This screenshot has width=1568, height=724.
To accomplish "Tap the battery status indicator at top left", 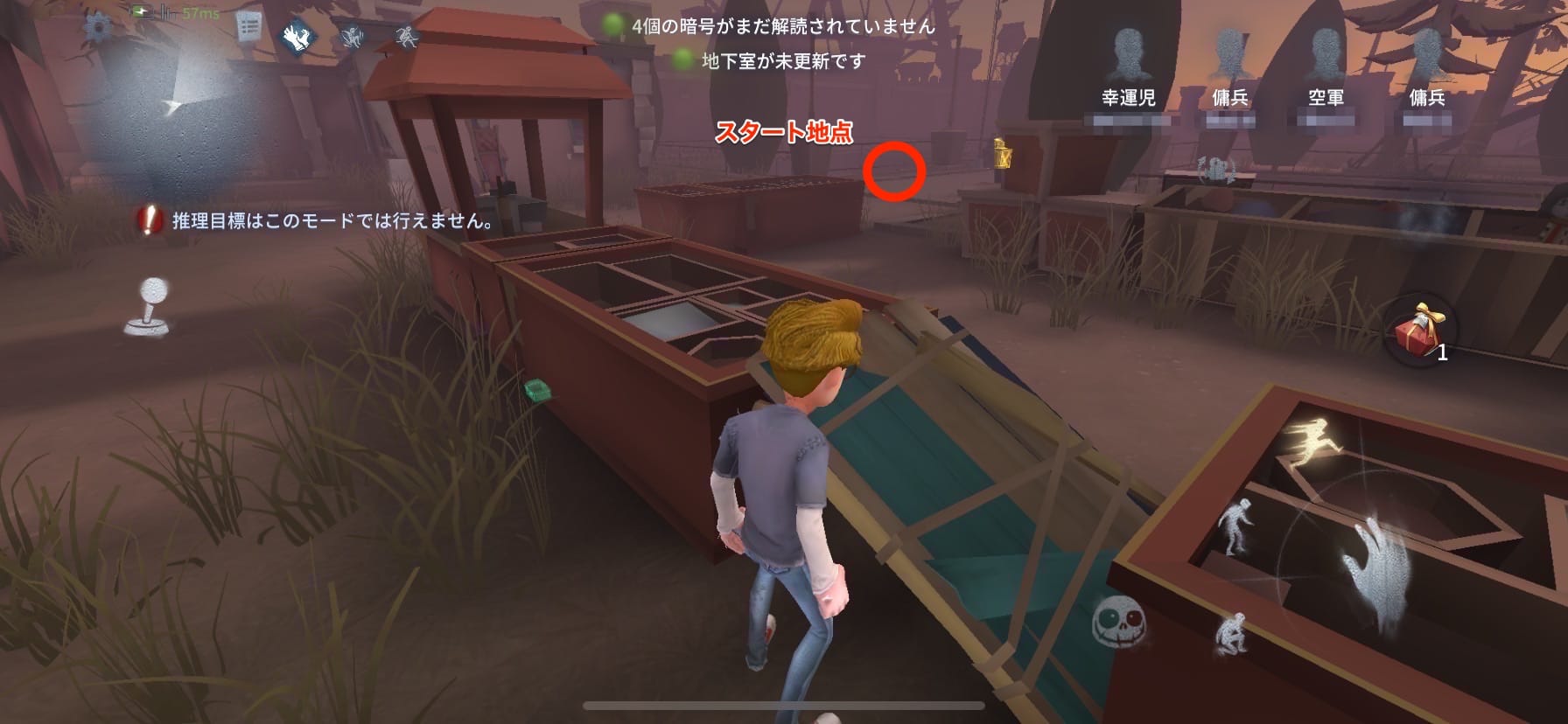I will point(143,11).
